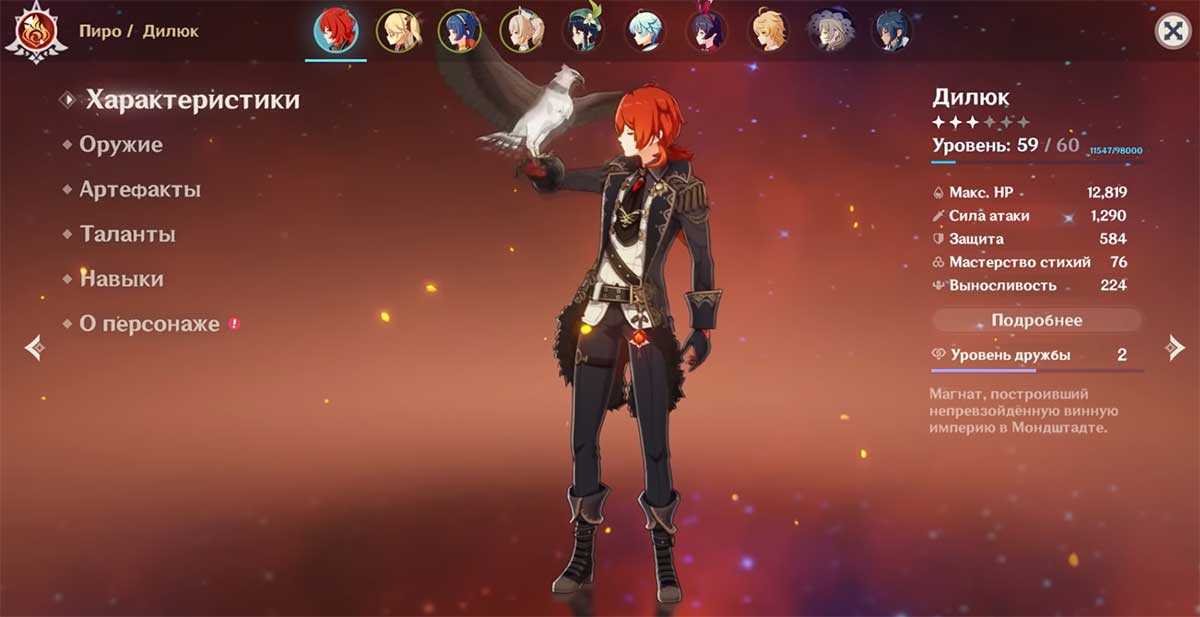Viewport: 1200px width, 617px height.
Task: Open the Уровень дружбы friendship row
Action: [x=1036, y=356]
